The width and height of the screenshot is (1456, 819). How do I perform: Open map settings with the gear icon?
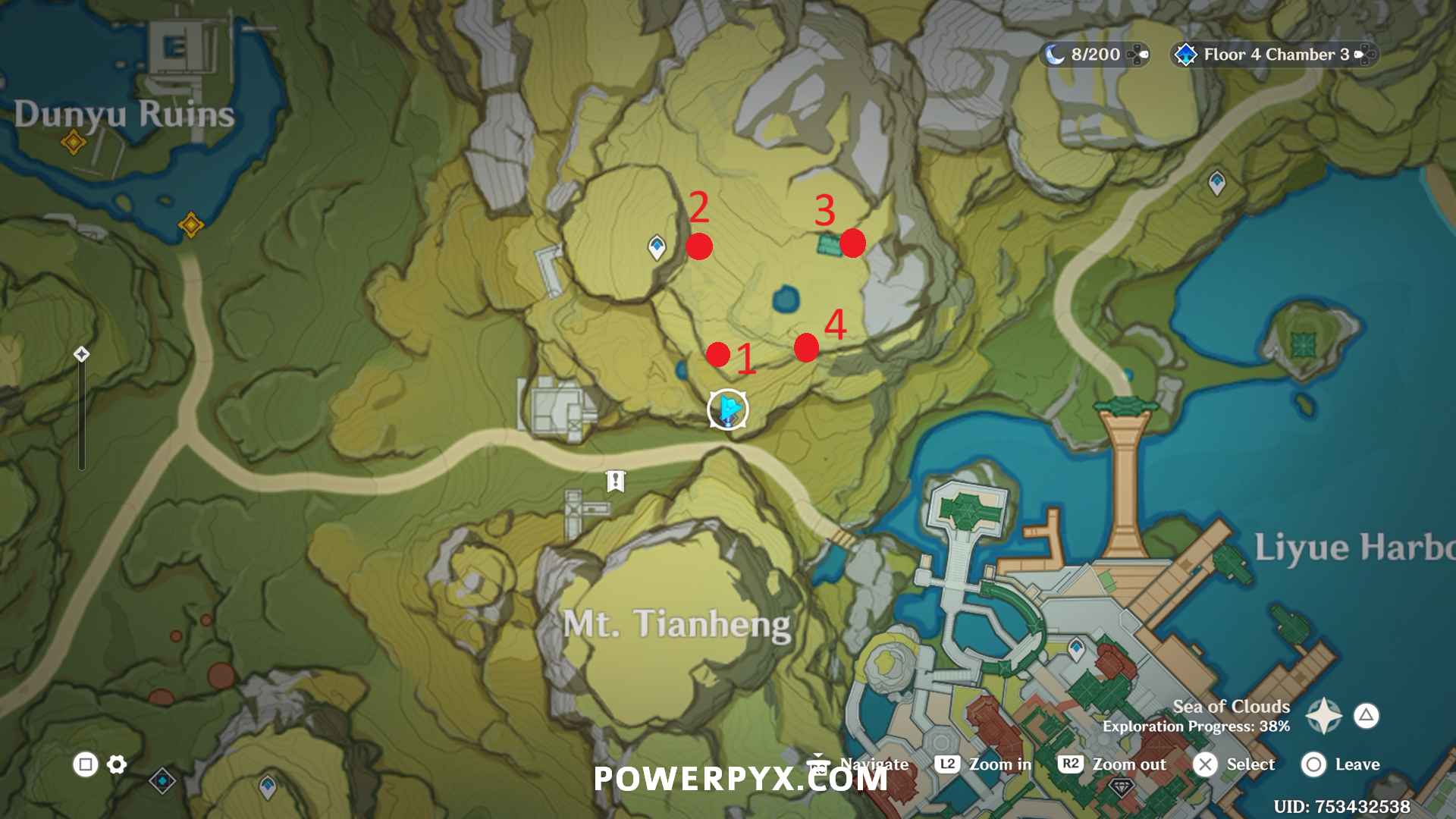(117, 764)
